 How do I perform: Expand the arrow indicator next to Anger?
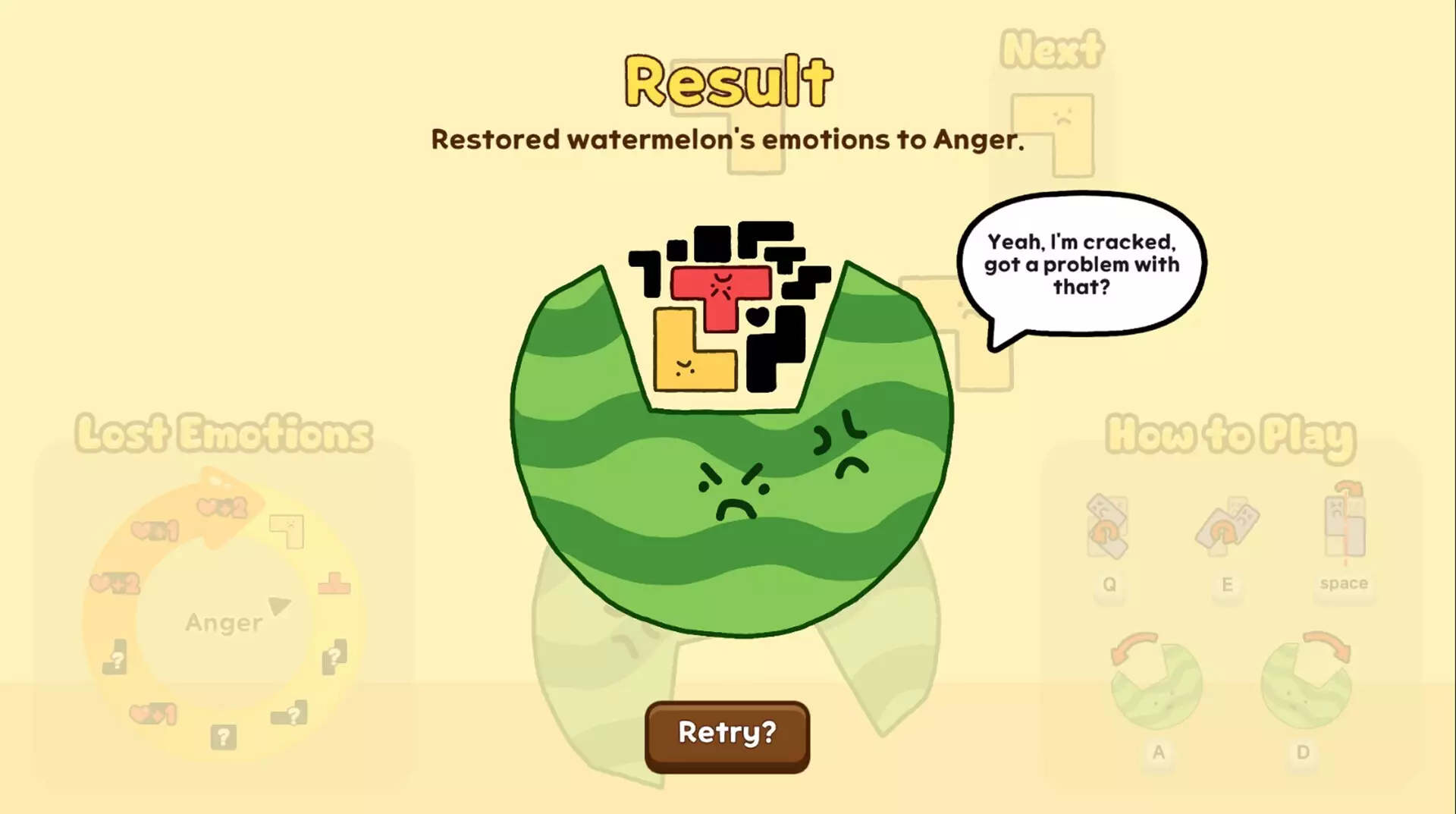click(x=281, y=607)
